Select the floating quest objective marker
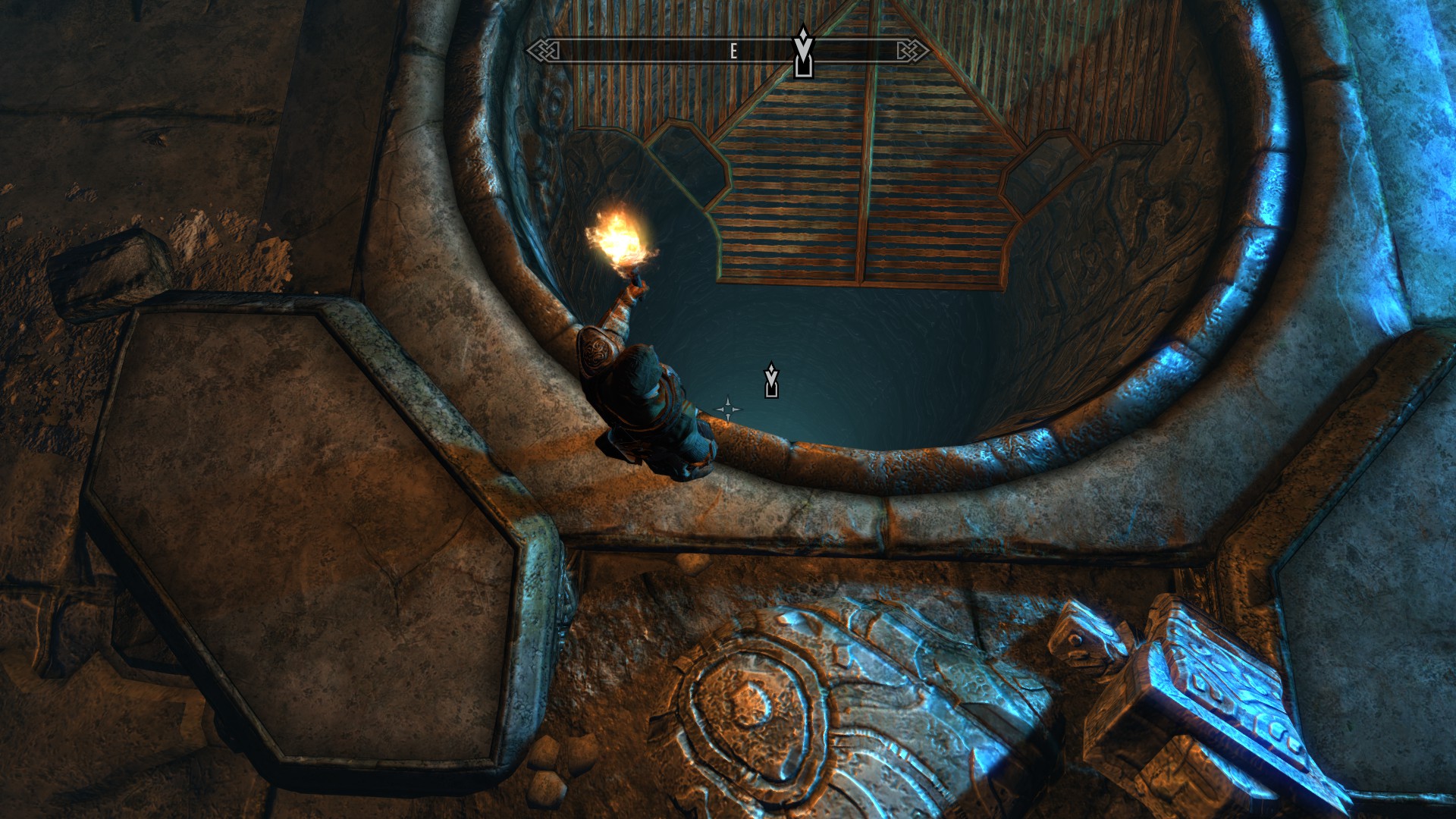The image size is (1456, 819). click(x=771, y=380)
